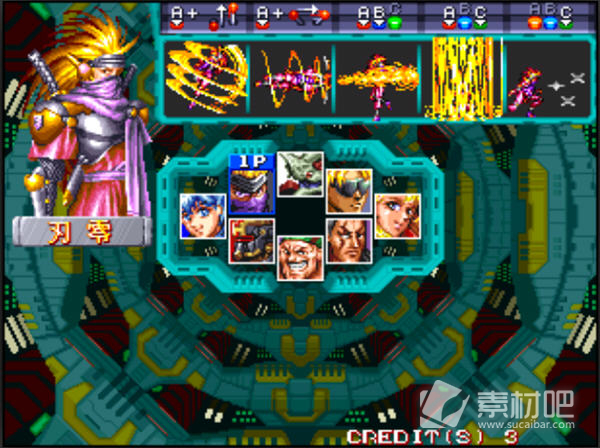Viewport: 600px width, 448px height.
Task: Pick the blond fighter wearing green sunglasses
Action: [x=349, y=190]
